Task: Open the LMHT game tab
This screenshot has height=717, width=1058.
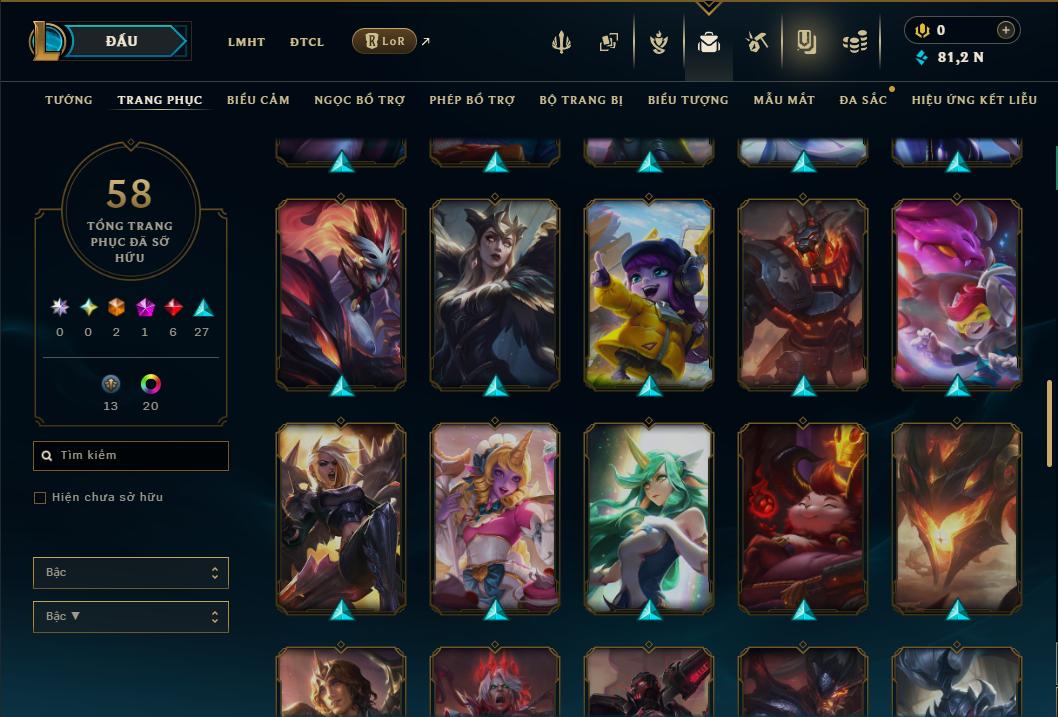Action: (246, 42)
